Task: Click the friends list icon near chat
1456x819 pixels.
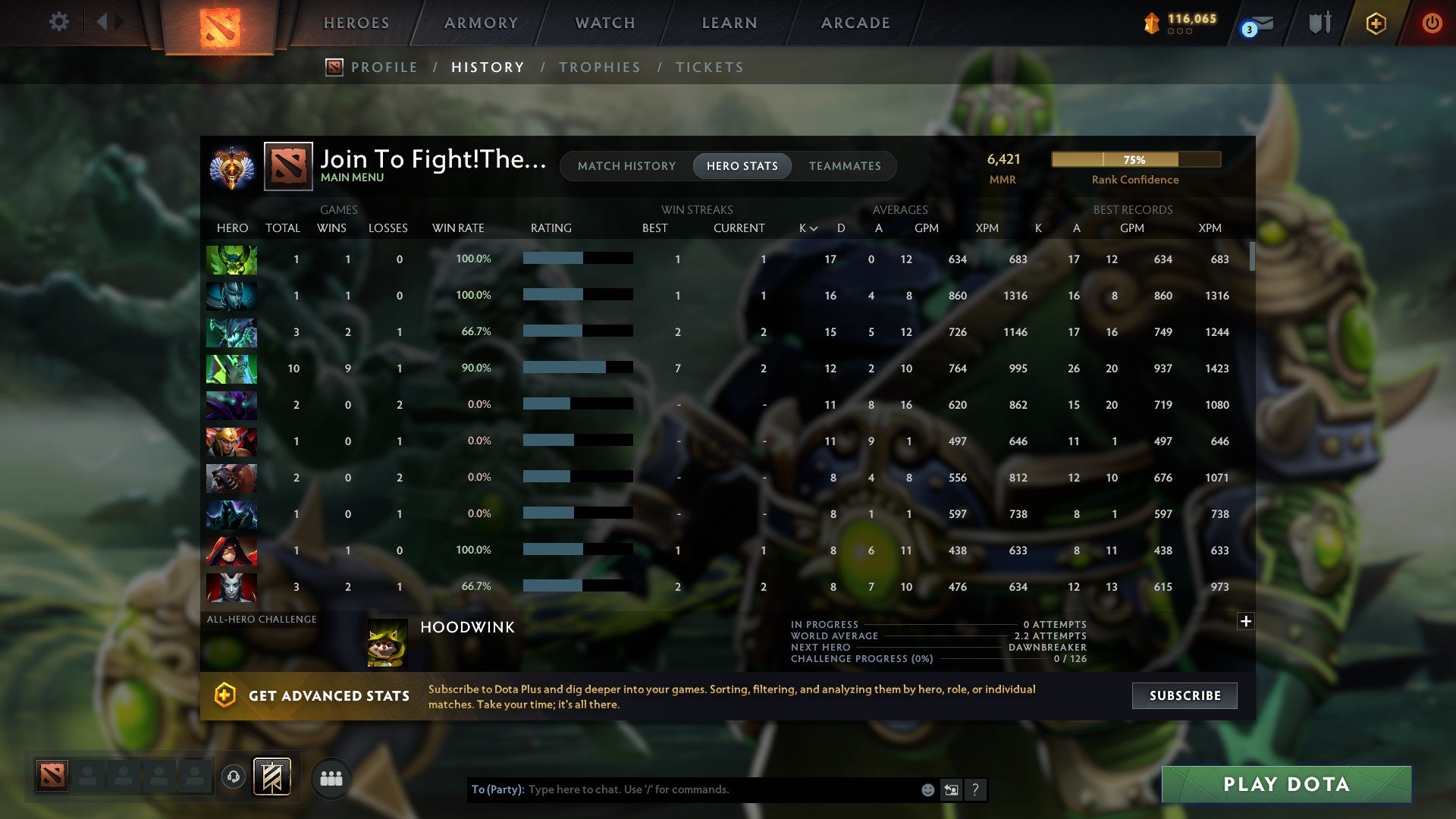Action: [331, 777]
